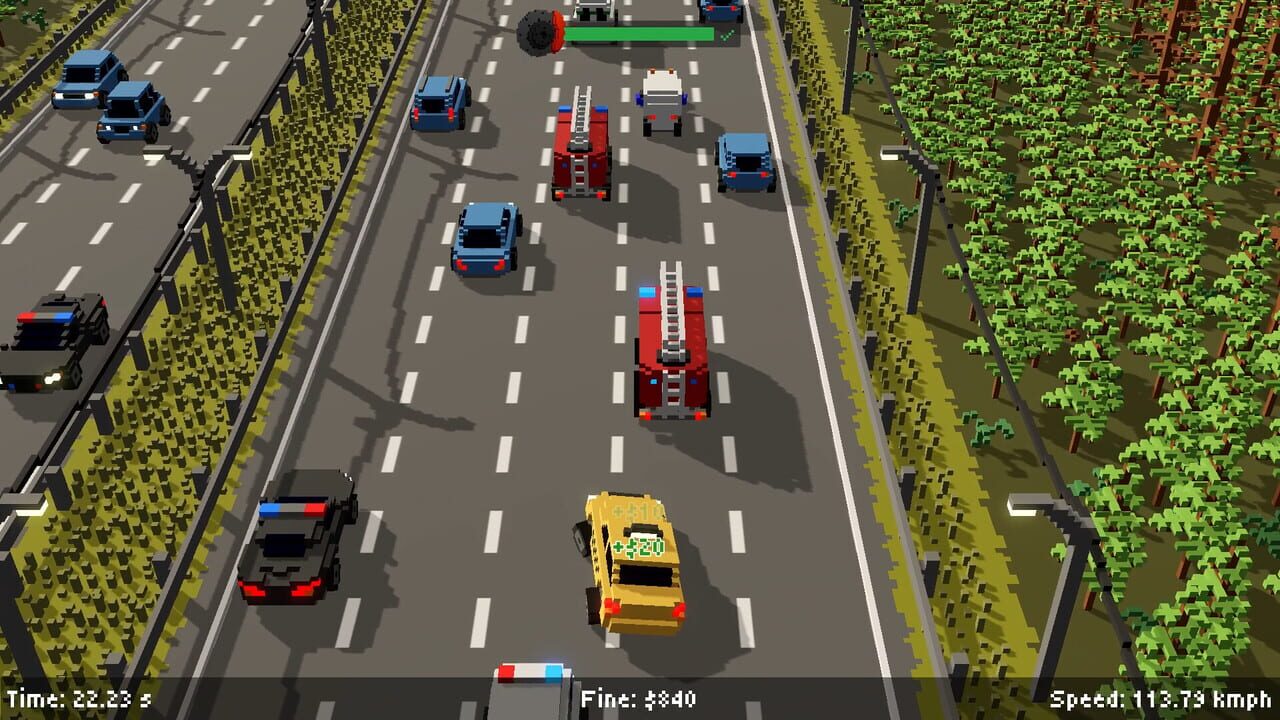The width and height of the screenshot is (1280, 720).
Task: Click the blue SUV in the left lane
Action: coord(483,240)
